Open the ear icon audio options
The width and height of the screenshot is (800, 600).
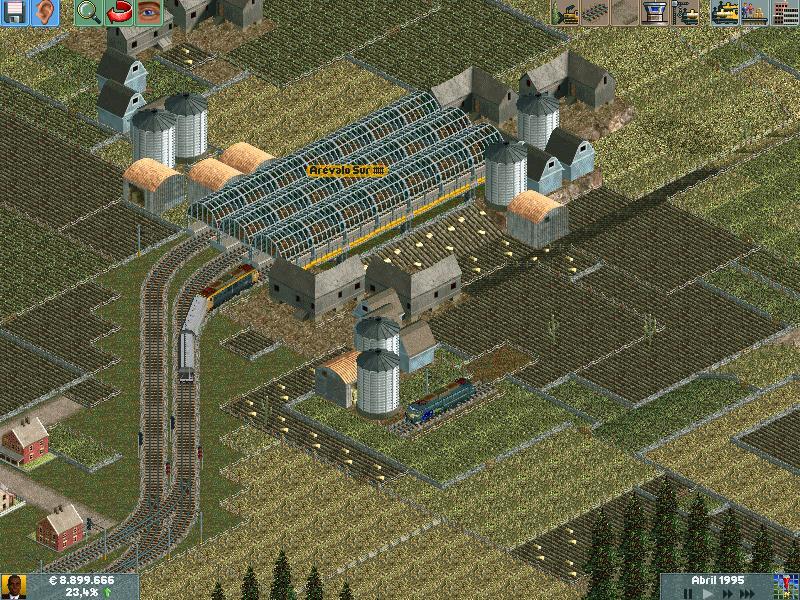(44, 13)
